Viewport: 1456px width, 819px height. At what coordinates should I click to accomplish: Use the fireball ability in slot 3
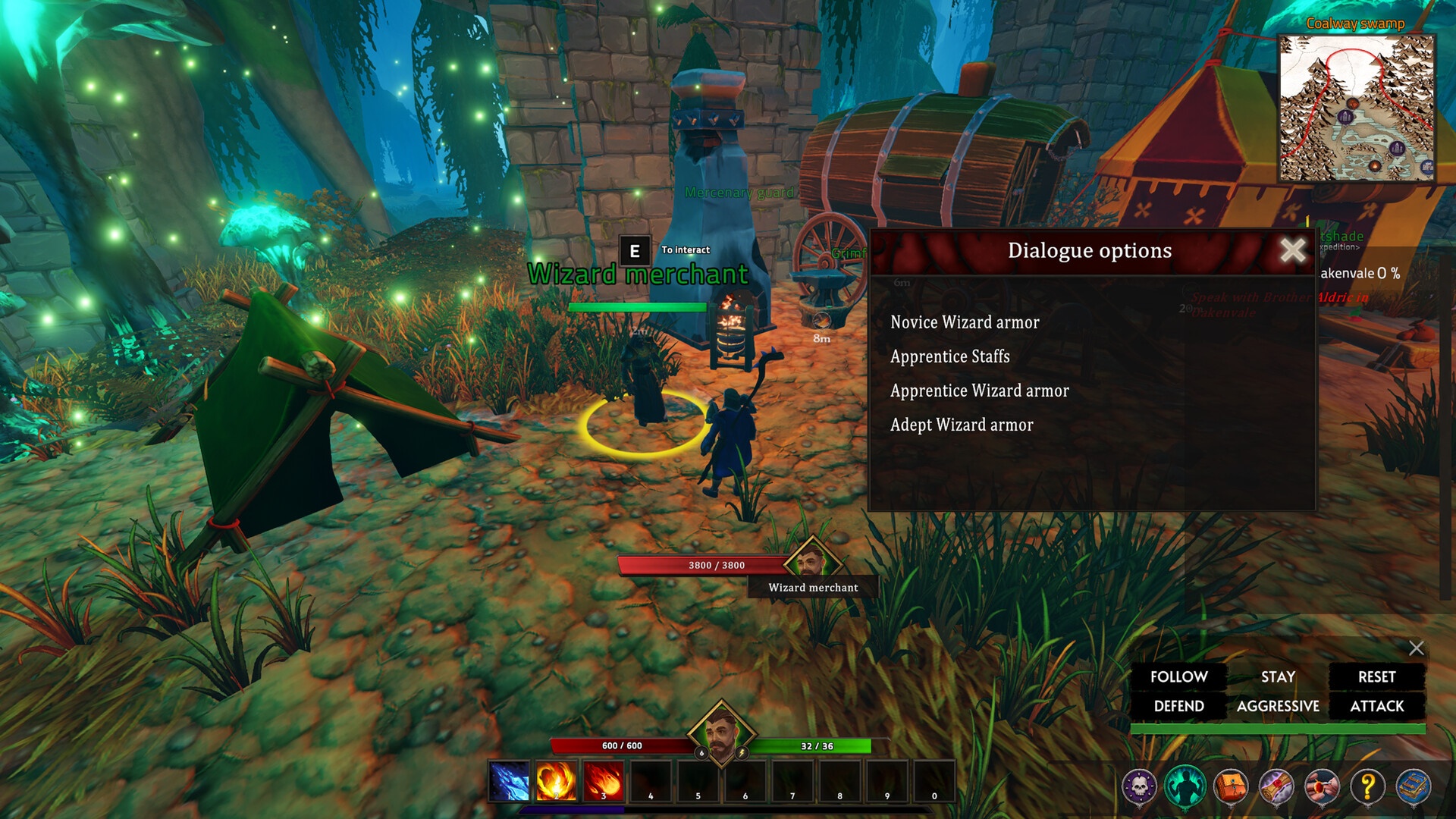click(603, 781)
